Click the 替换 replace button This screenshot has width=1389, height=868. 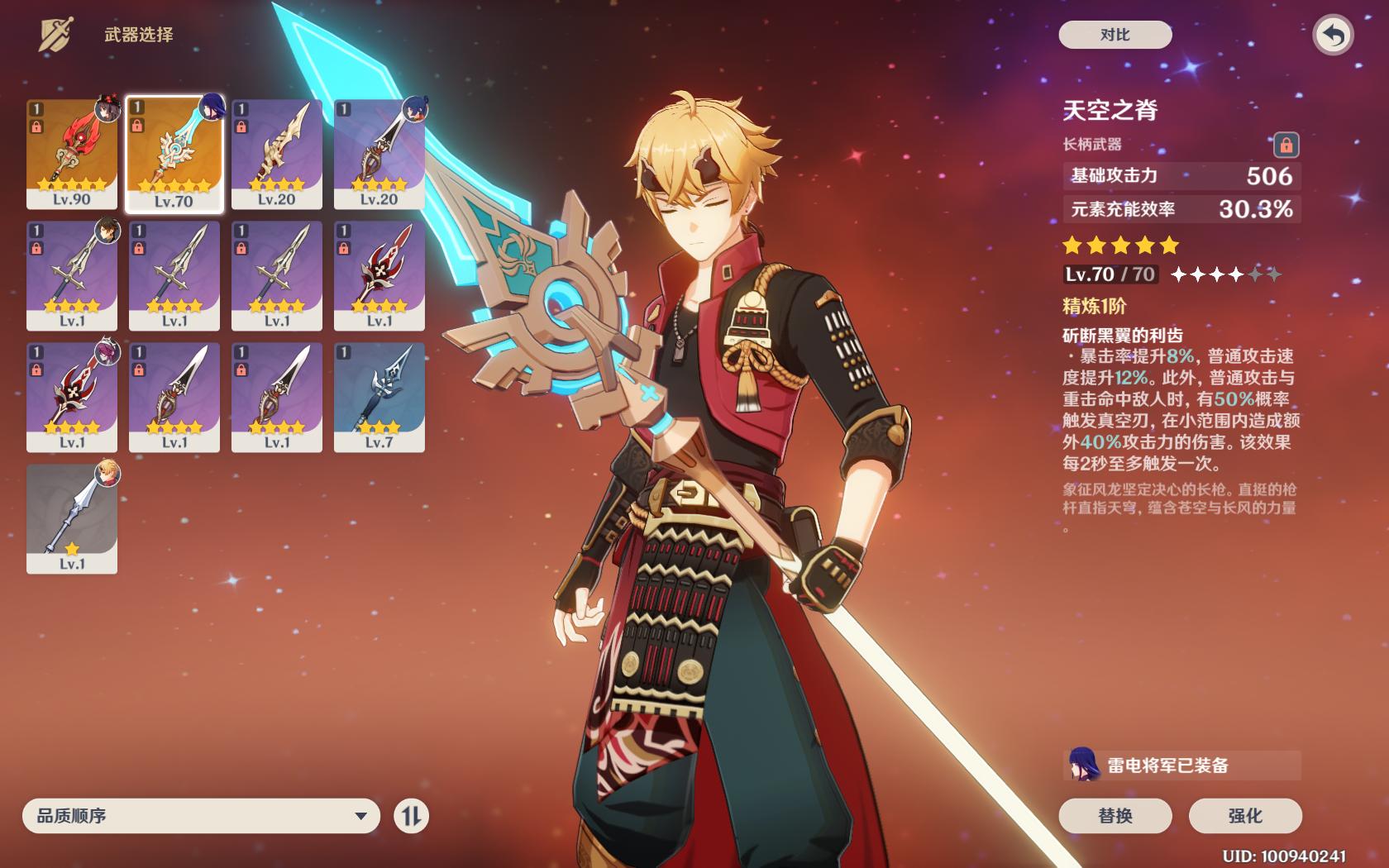coord(1115,816)
